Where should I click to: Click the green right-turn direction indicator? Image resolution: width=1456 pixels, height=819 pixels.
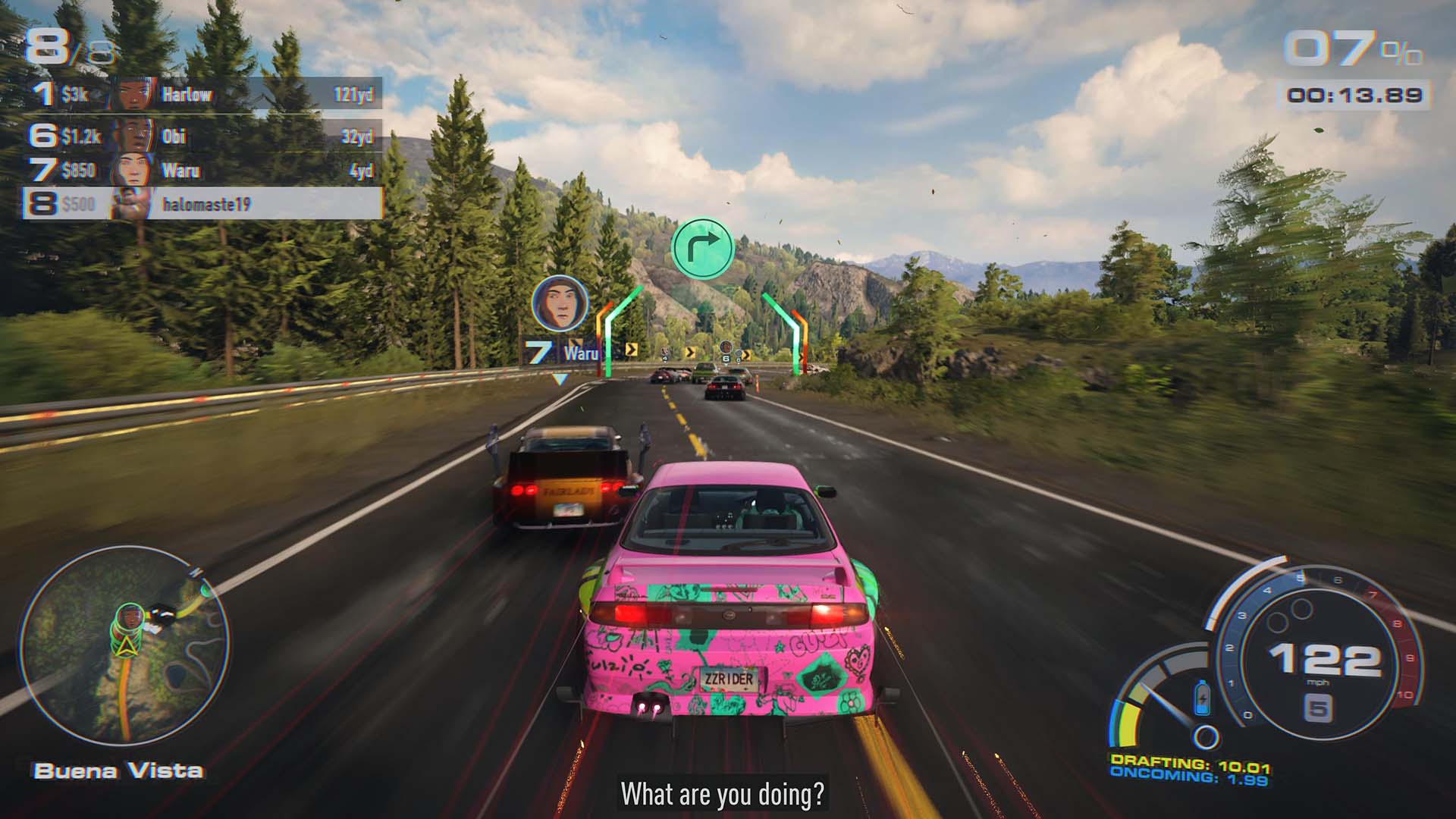coord(701,248)
